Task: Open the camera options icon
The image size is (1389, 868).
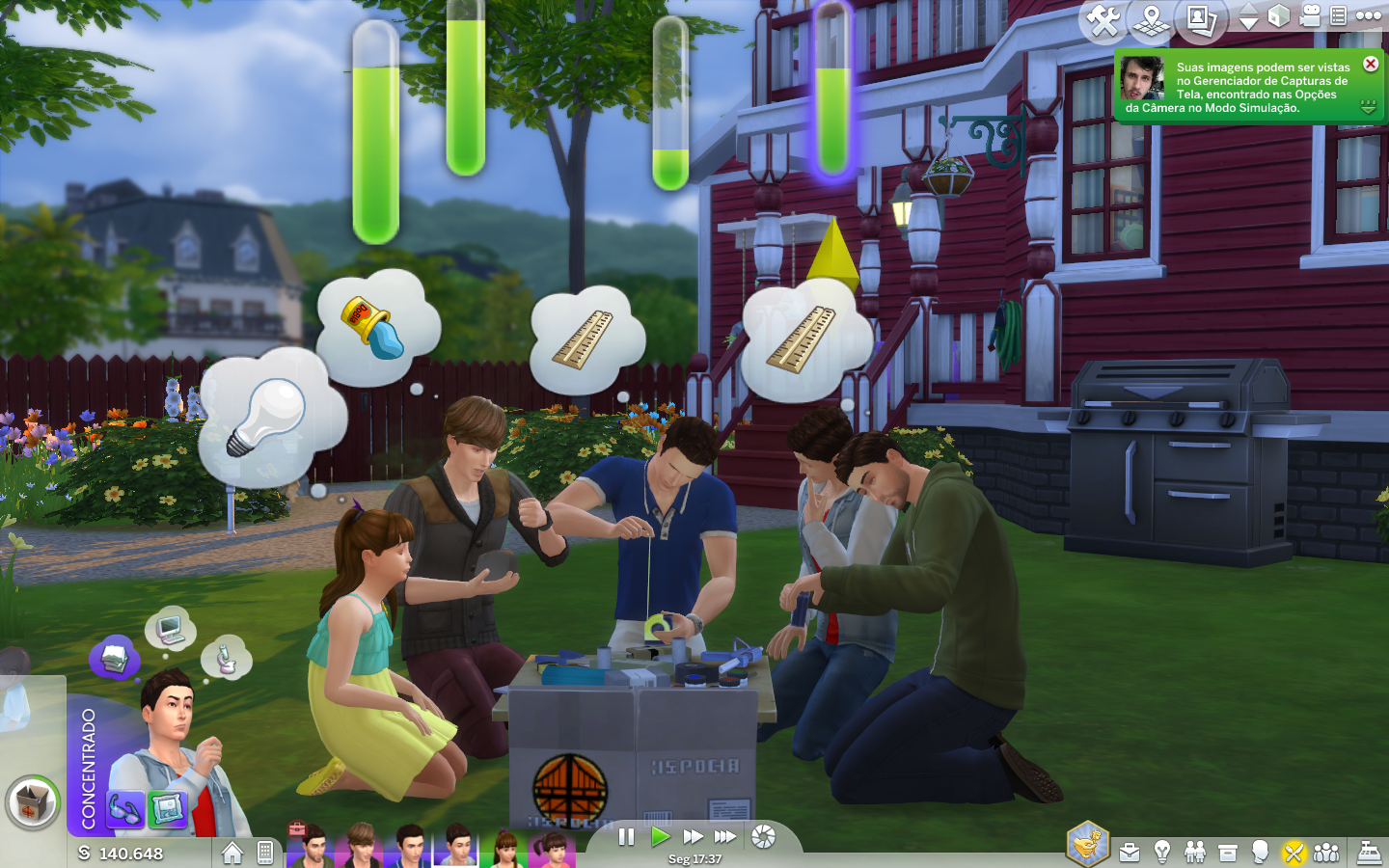Action: coord(1310,16)
